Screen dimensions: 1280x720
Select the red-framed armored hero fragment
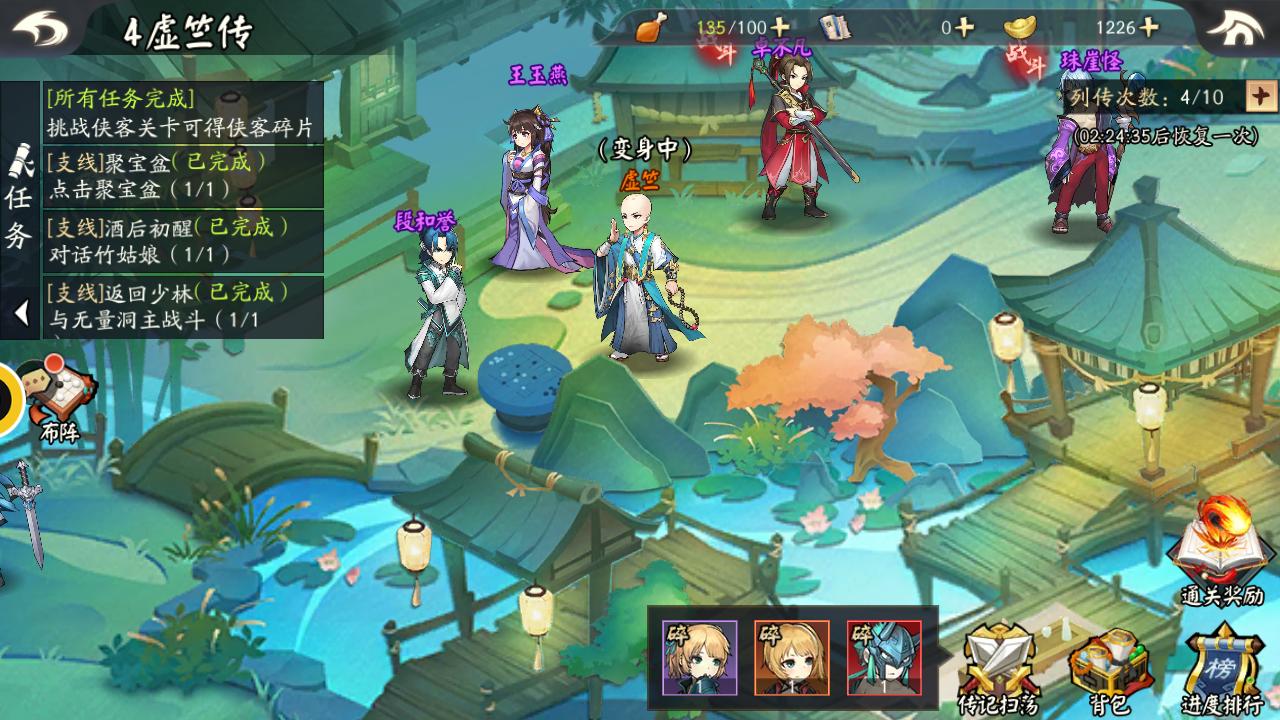(x=883, y=657)
